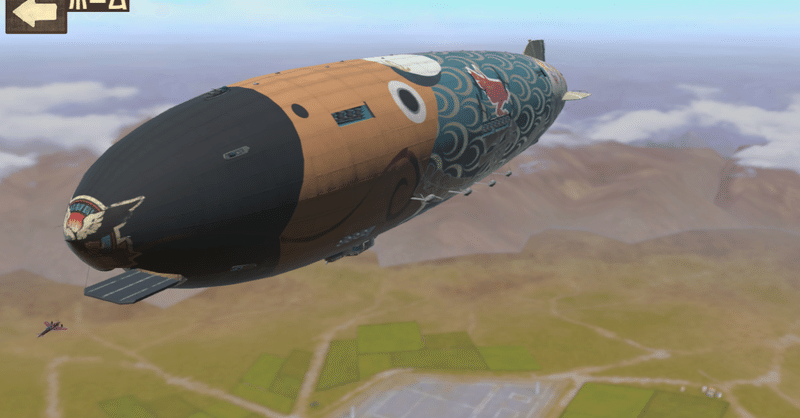Viewport: 800px width, 418px height.
Task: Go back using the left arrow button
Action: [x=36, y=14]
